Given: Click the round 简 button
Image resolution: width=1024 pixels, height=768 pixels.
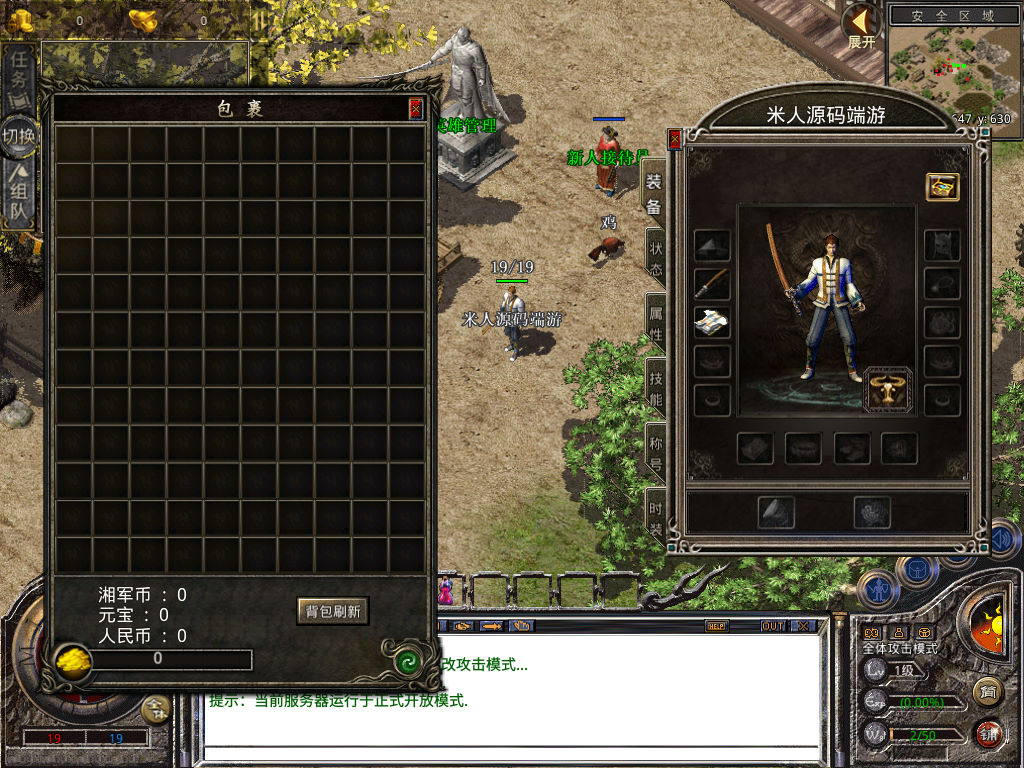Looking at the screenshot, I should click(987, 690).
